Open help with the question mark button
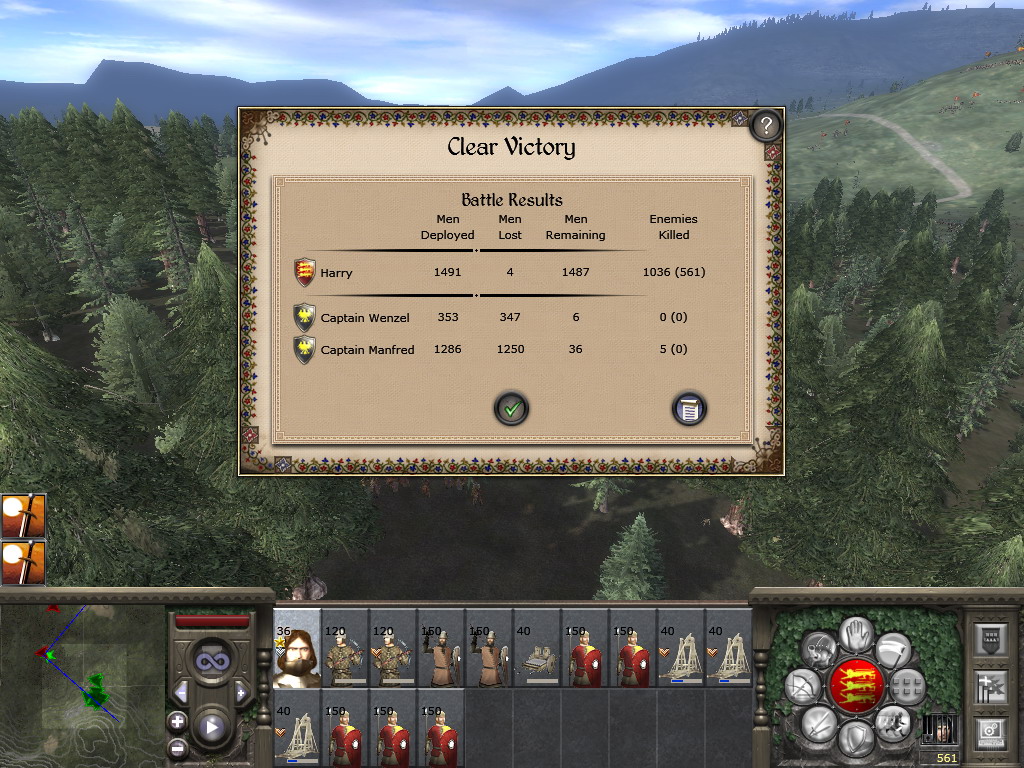The height and width of the screenshot is (768, 1024). click(765, 125)
